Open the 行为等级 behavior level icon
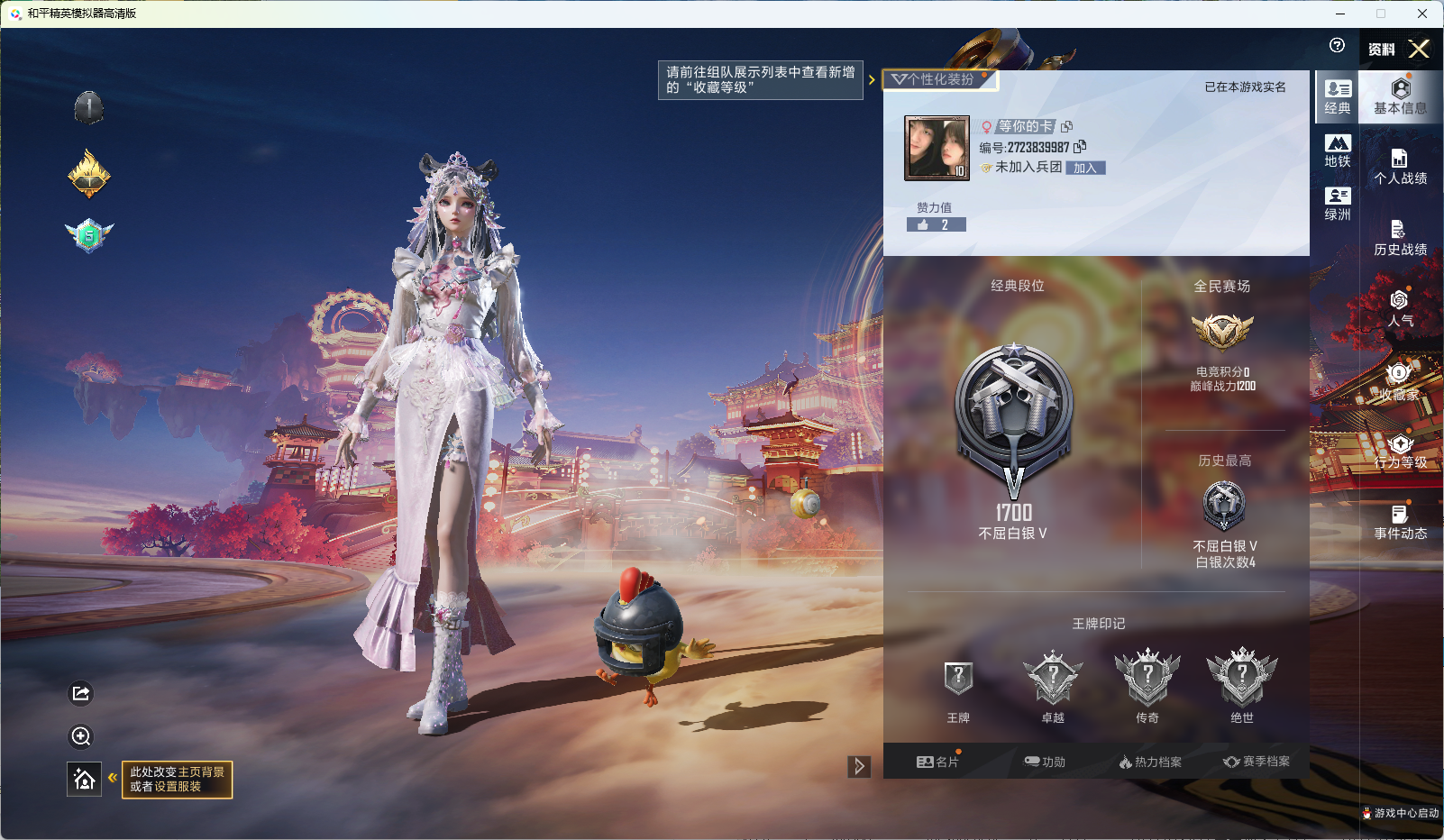1444x840 pixels. tap(1398, 452)
